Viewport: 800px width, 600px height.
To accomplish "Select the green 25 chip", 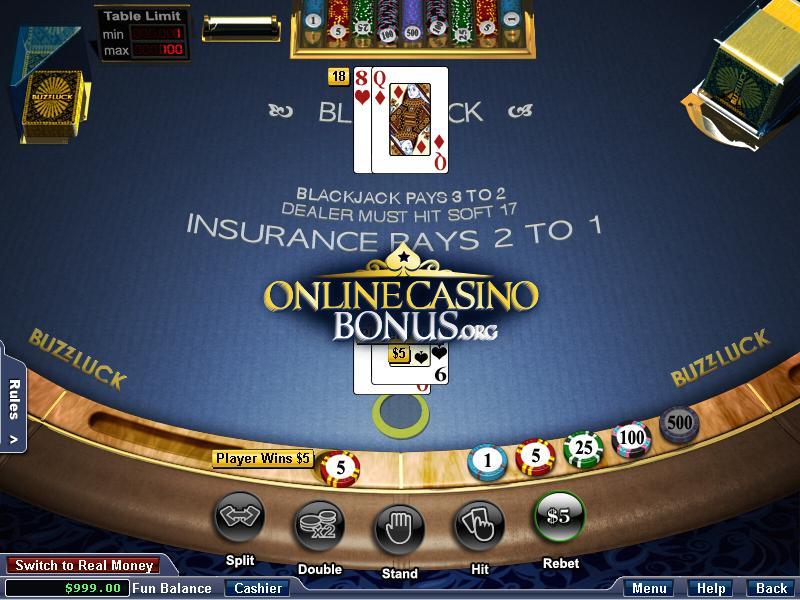I will coord(582,449).
